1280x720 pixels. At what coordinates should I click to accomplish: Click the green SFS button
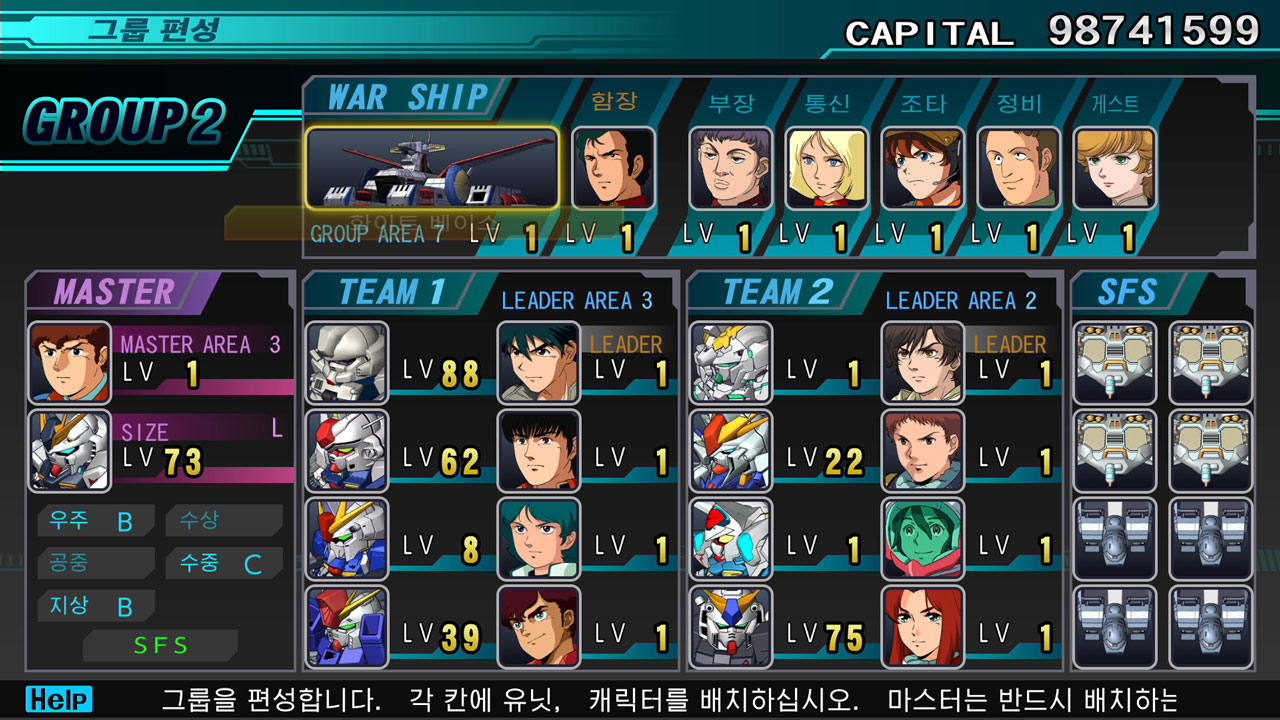pyautogui.click(x=160, y=646)
